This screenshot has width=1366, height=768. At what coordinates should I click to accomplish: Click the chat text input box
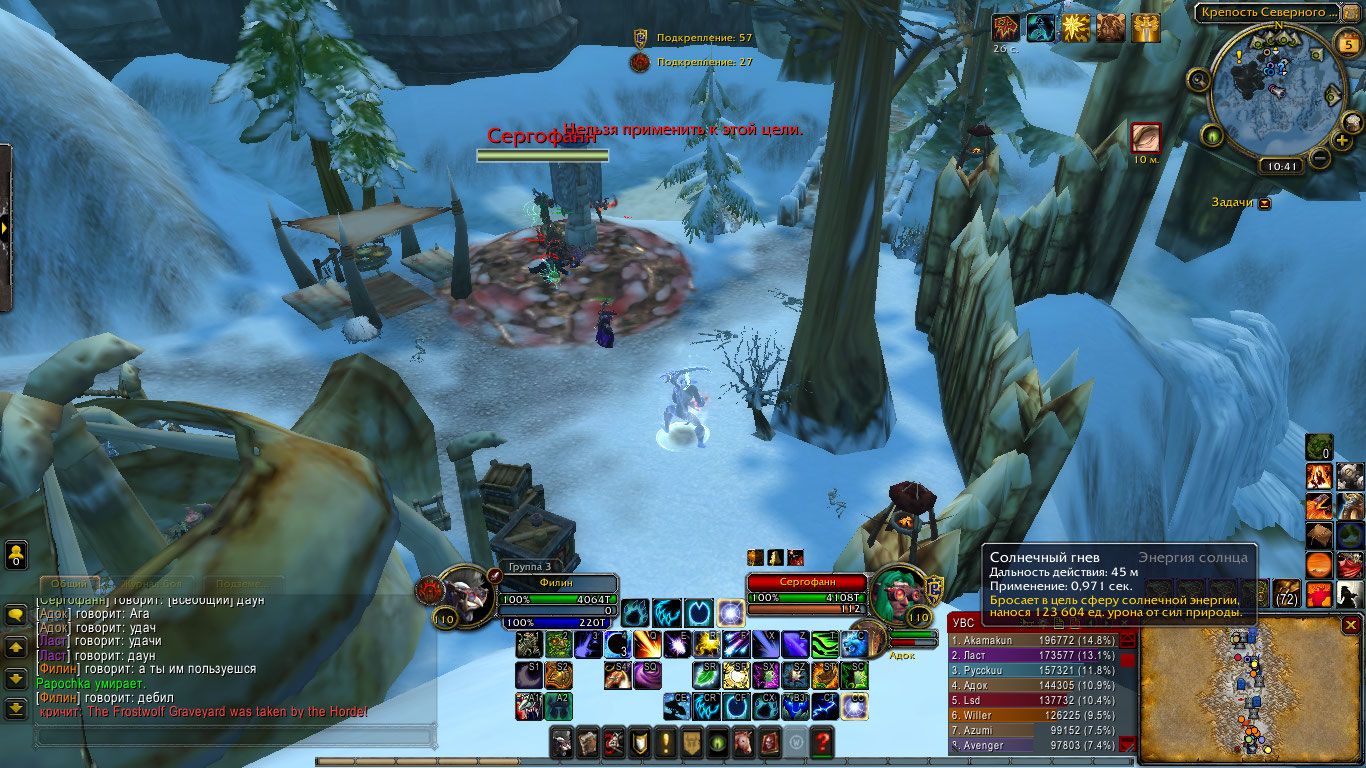coord(235,737)
